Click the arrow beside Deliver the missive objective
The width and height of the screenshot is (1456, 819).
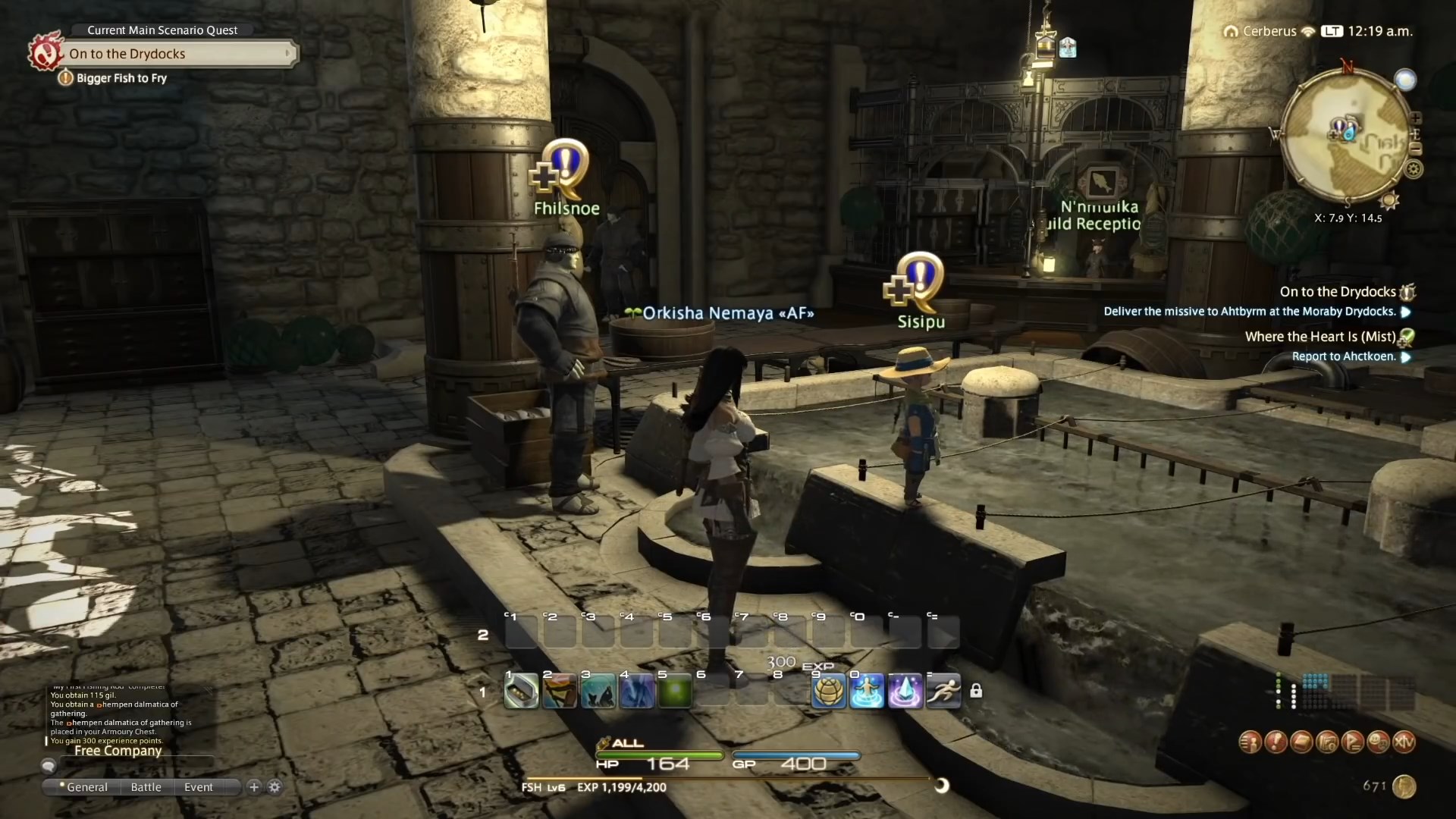(1407, 312)
